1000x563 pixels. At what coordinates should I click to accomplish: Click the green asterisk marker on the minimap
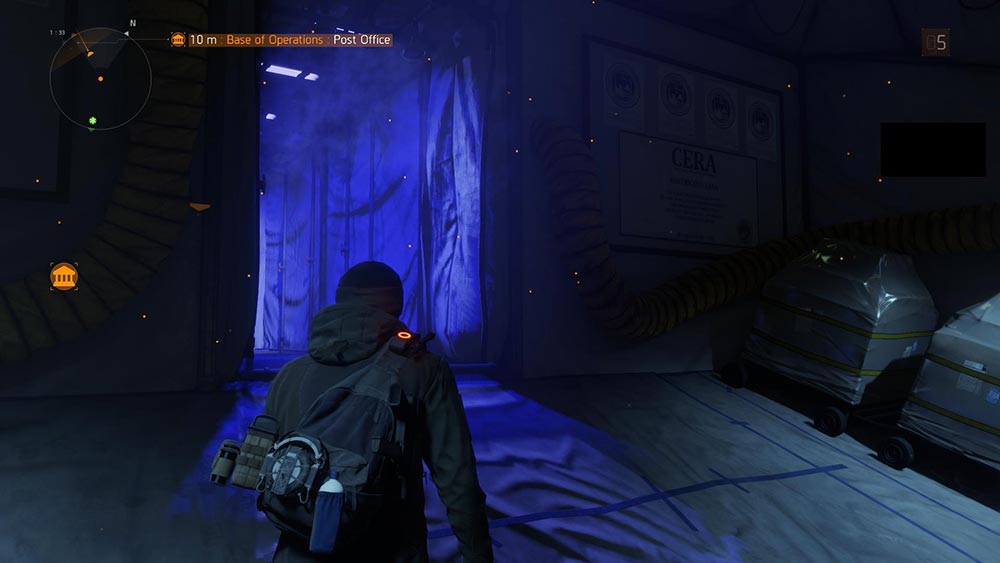click(94, 122)
